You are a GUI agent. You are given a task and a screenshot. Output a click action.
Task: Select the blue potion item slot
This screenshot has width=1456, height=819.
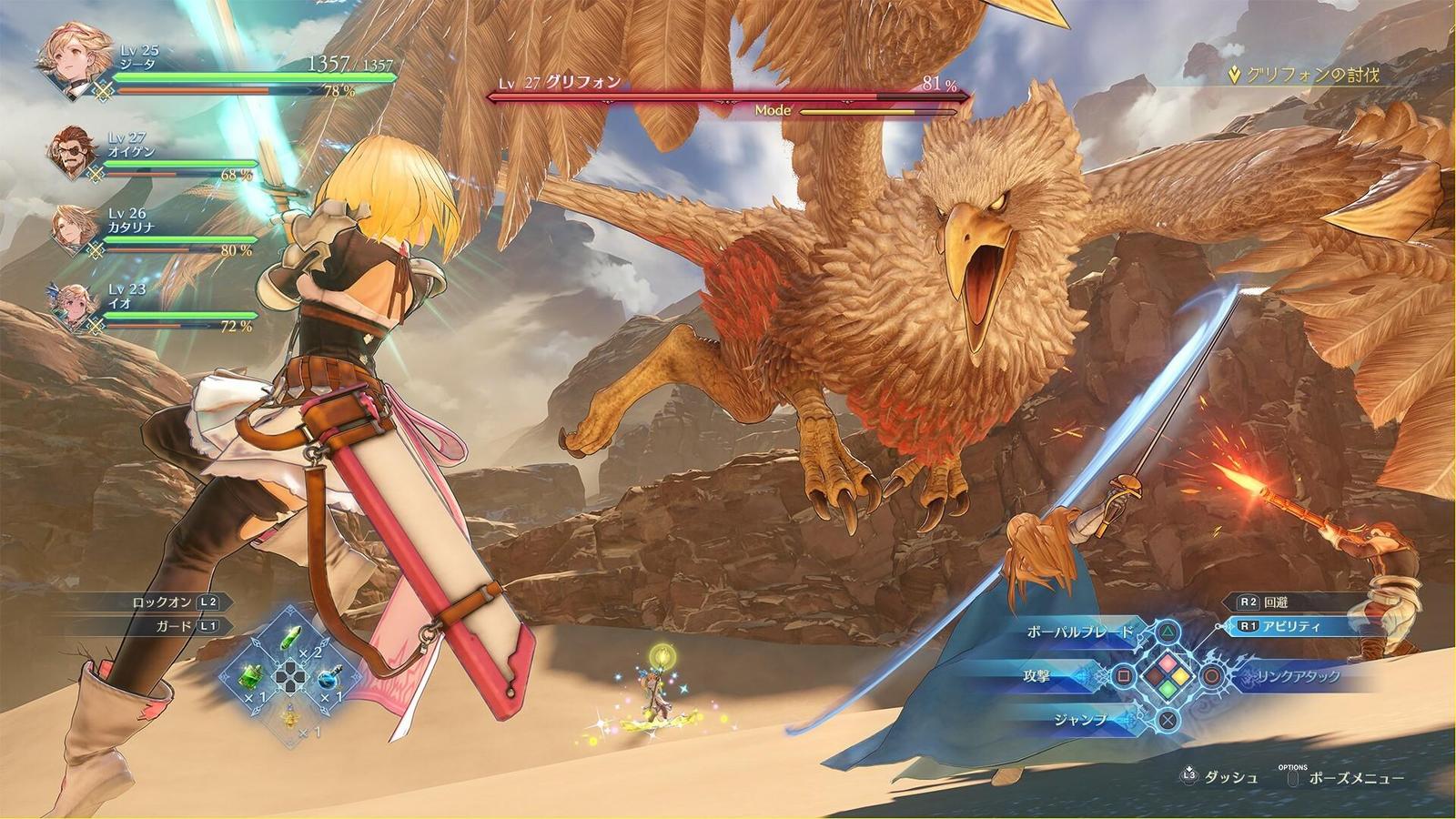click(x=329, y=677)
